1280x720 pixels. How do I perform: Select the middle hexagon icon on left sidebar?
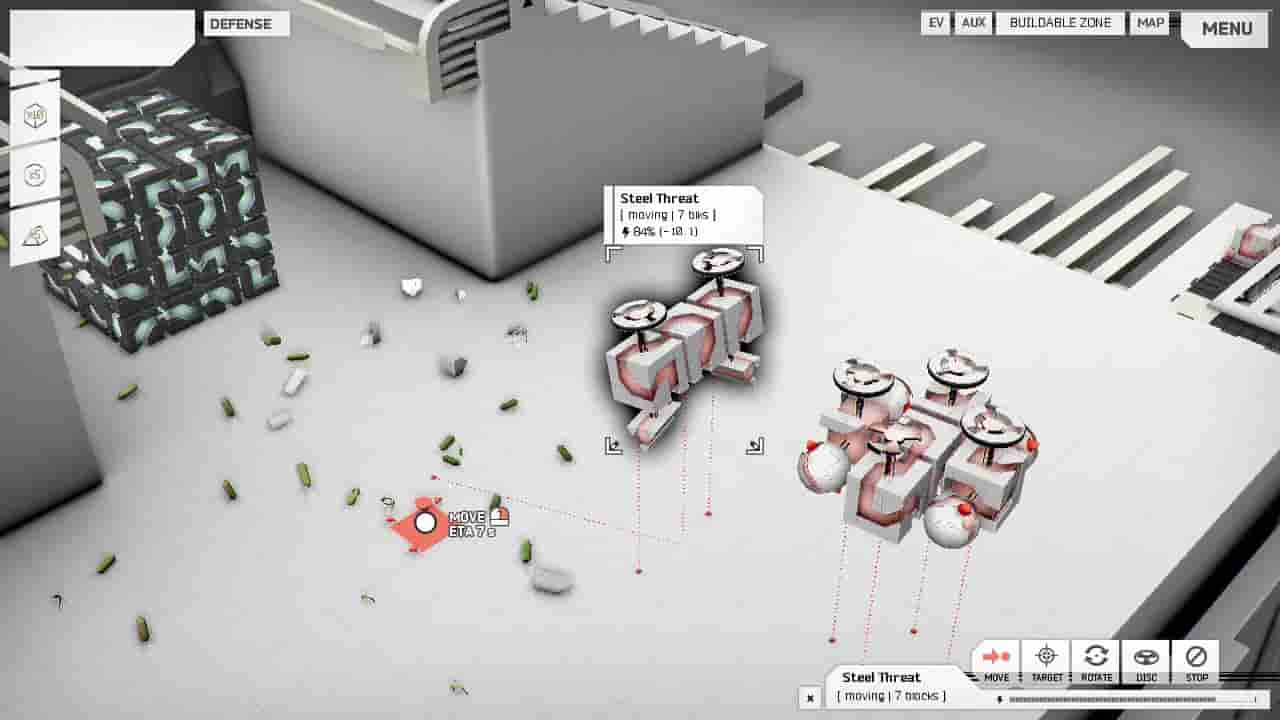[34, 174]
